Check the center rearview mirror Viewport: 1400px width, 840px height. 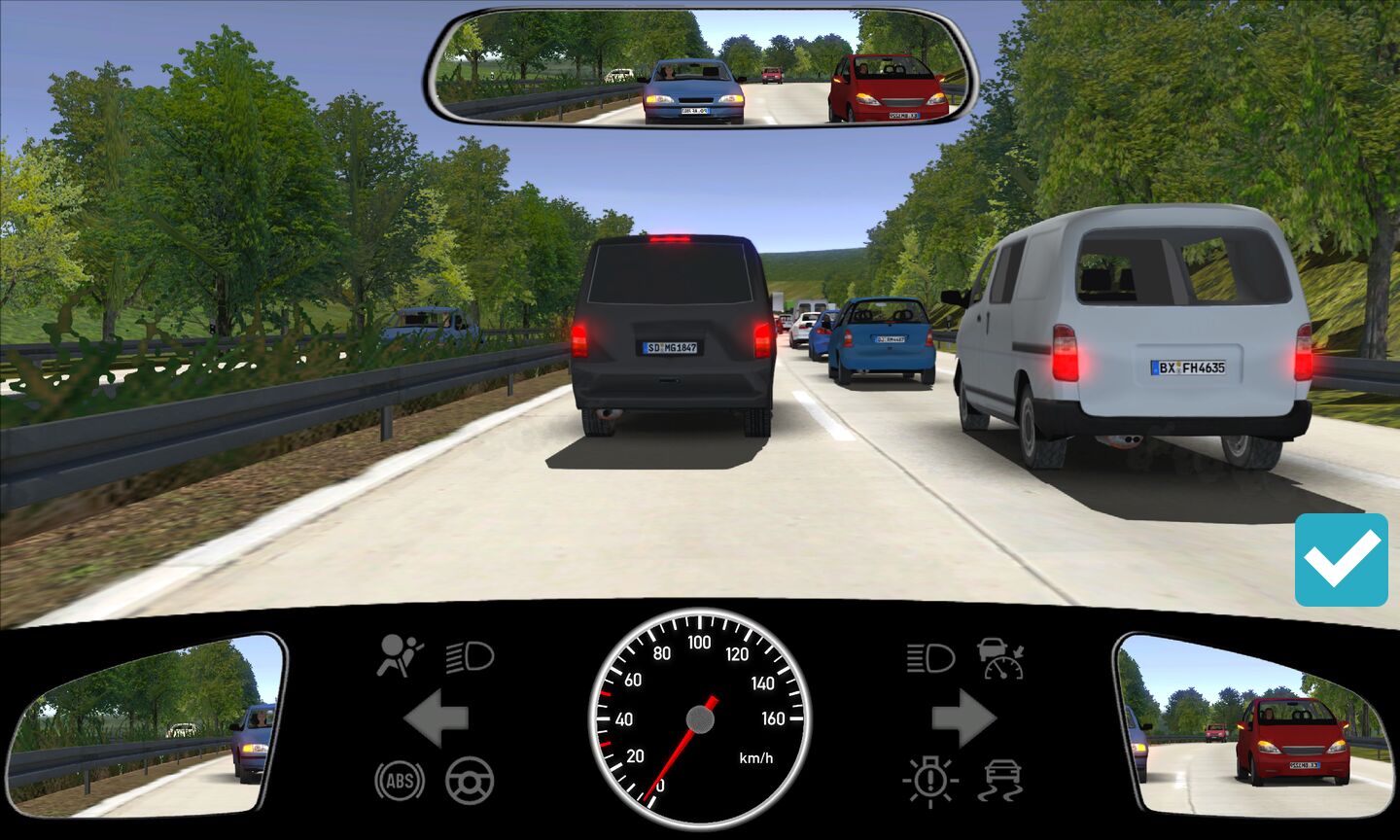(x=700, y=68)
